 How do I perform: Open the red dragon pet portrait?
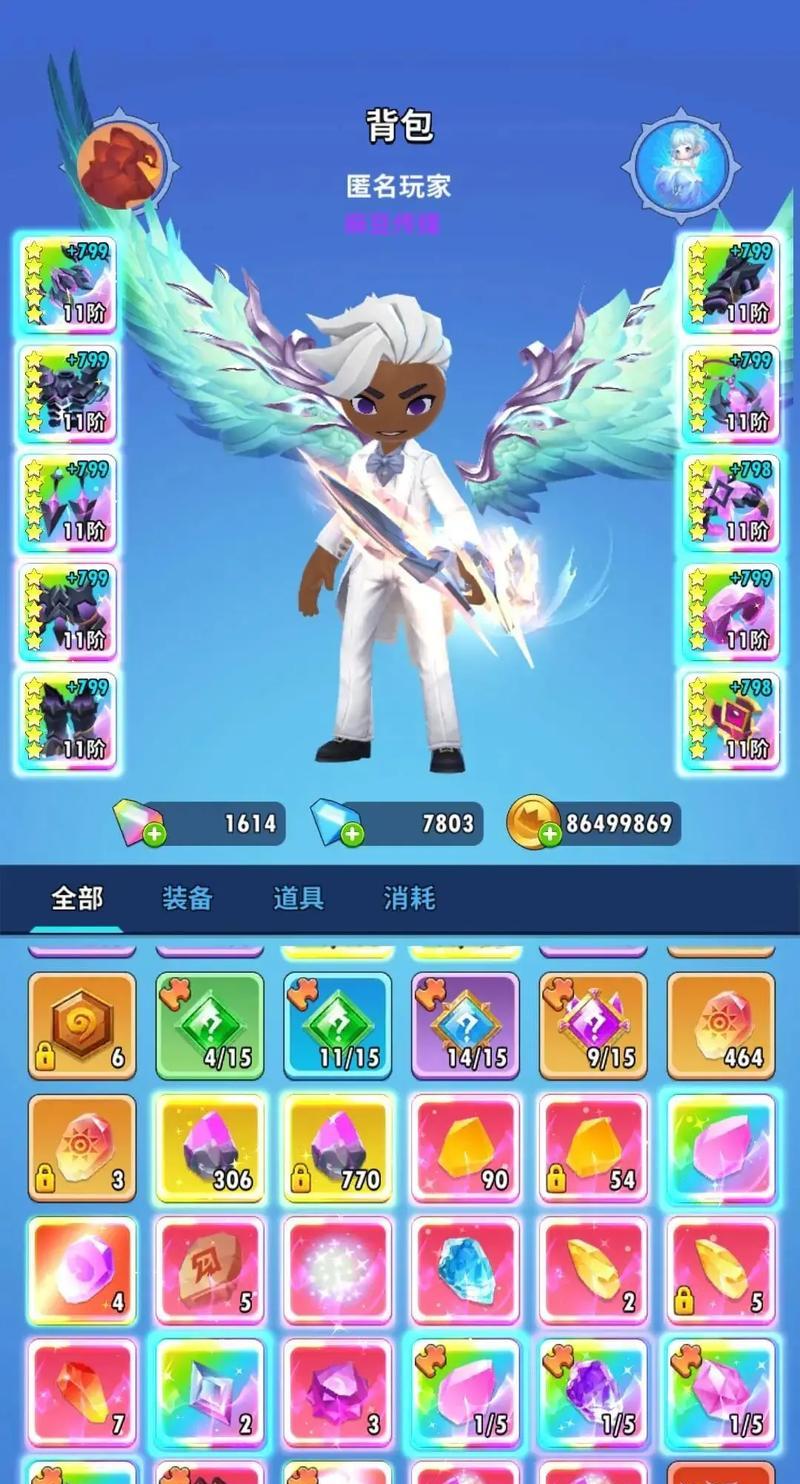click(x=122, y=164)
